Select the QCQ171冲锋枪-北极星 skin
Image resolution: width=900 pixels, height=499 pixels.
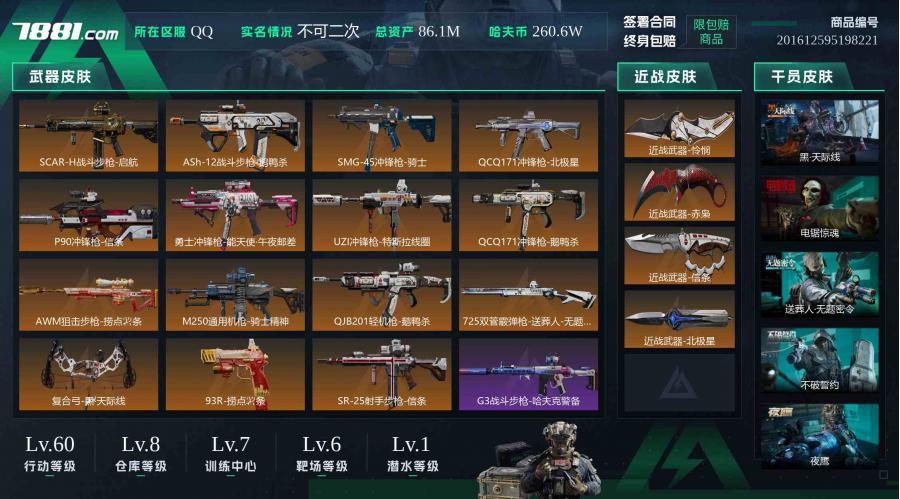[x=528, y=134]
